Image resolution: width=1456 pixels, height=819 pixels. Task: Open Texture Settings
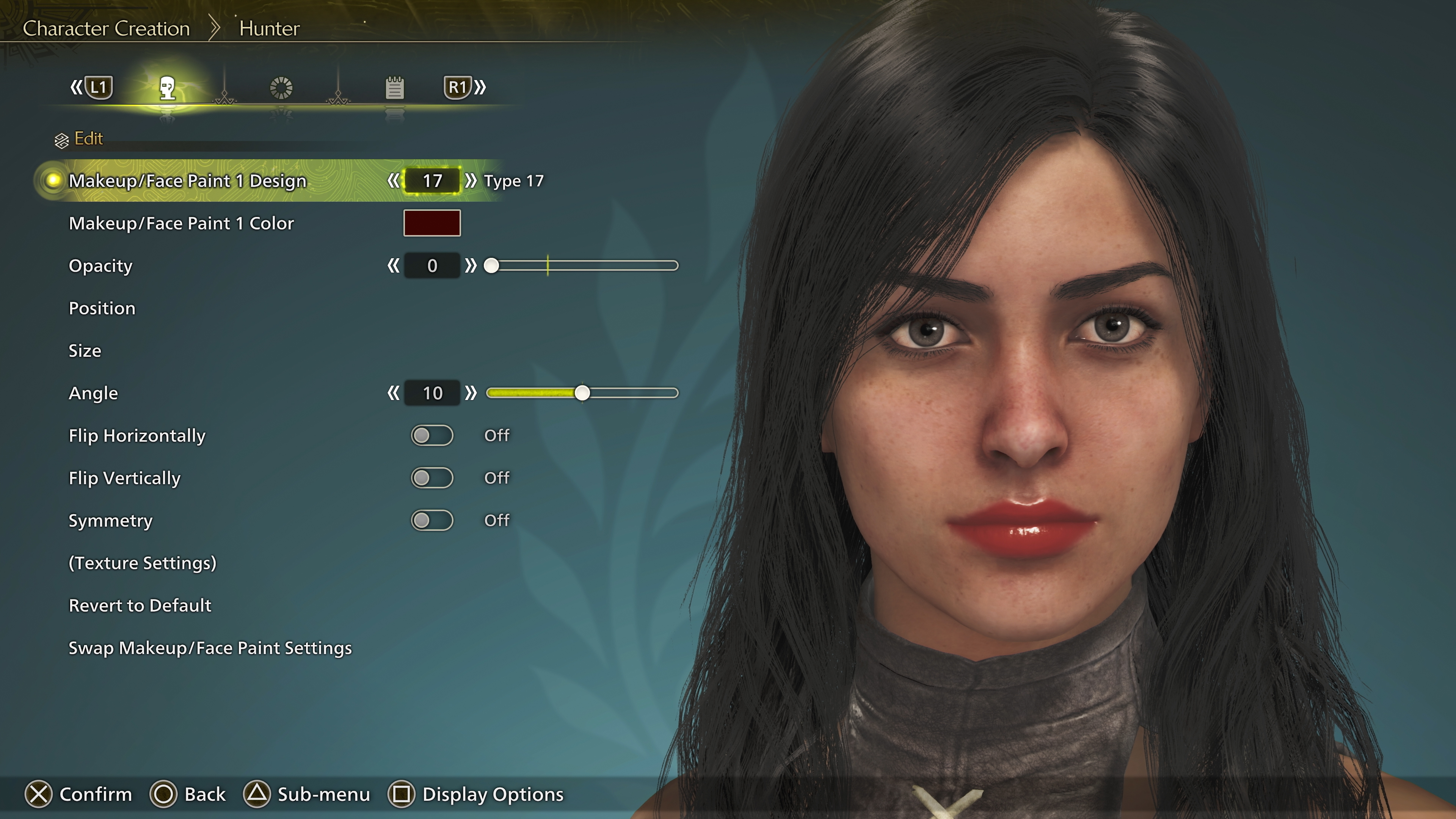(x=143, y=563)
